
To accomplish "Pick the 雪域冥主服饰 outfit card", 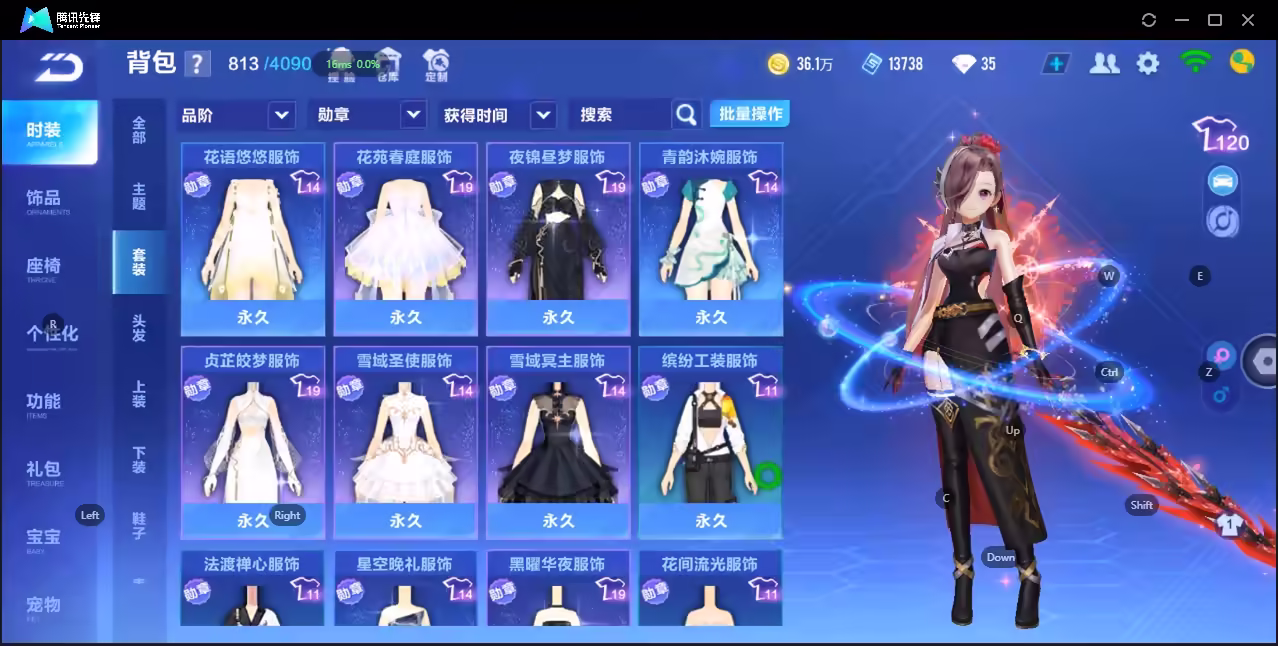I will (558, 442).
